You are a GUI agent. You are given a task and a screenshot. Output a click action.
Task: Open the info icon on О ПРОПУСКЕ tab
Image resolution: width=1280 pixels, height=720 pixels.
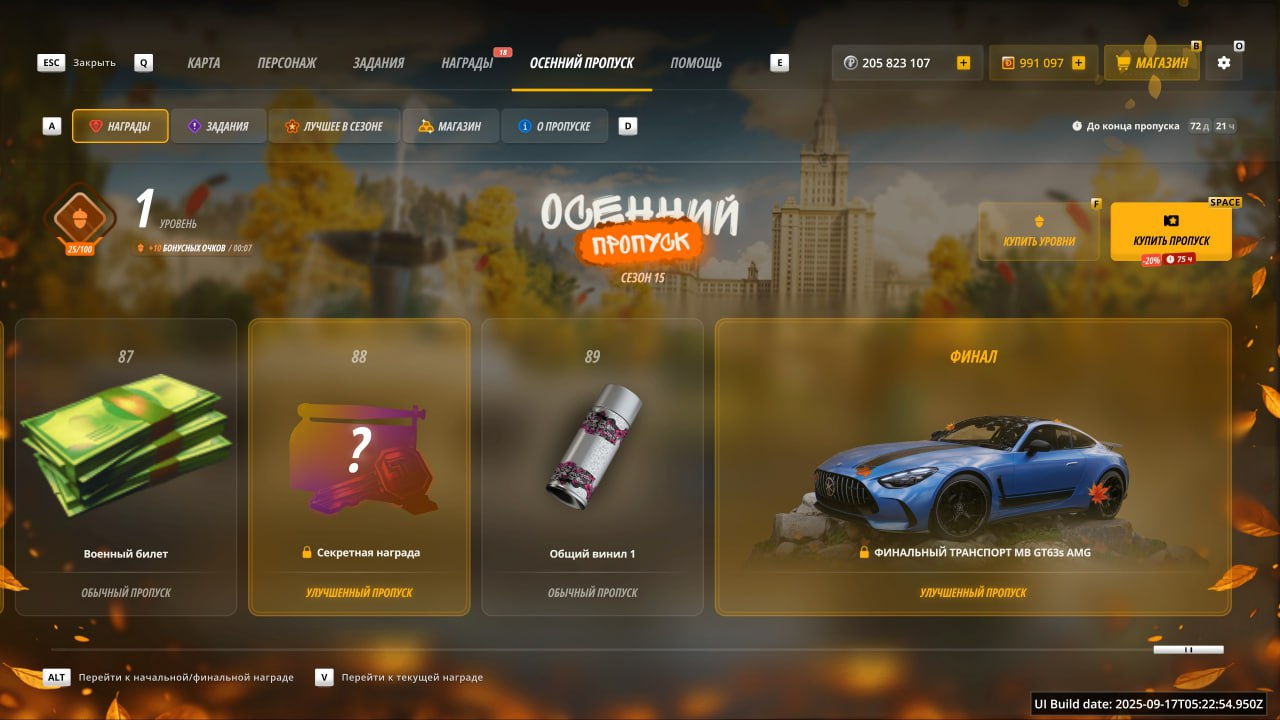pos(527,126)
